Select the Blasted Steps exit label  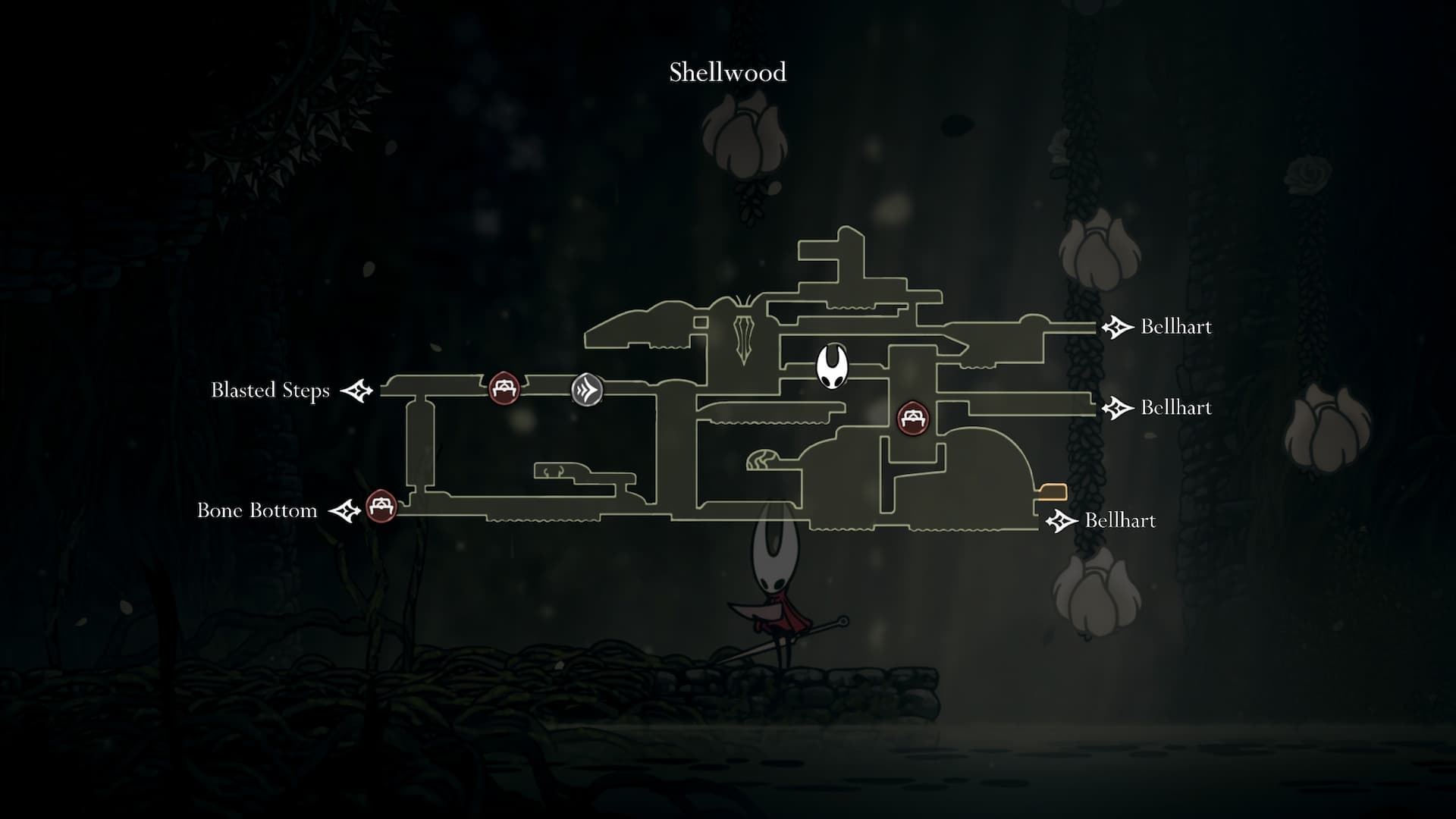(270, 391)
